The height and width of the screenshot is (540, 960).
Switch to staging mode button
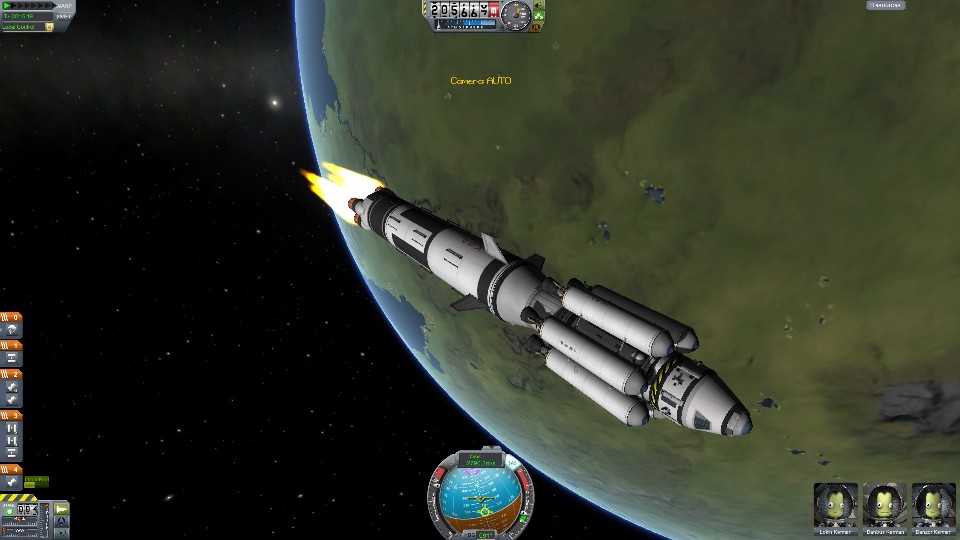[61, 509]
